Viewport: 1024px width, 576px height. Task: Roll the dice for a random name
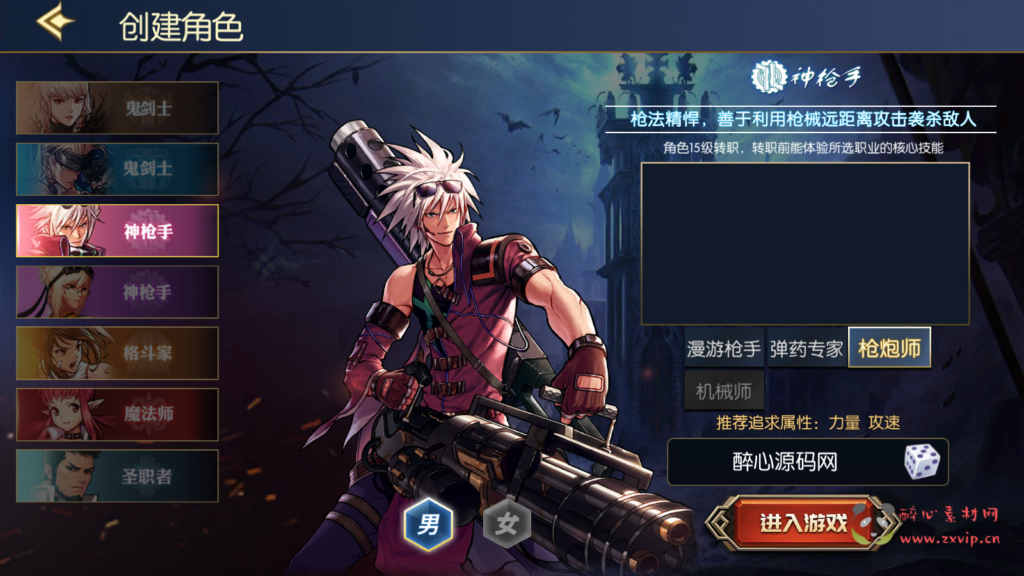(x=921, y=461)
